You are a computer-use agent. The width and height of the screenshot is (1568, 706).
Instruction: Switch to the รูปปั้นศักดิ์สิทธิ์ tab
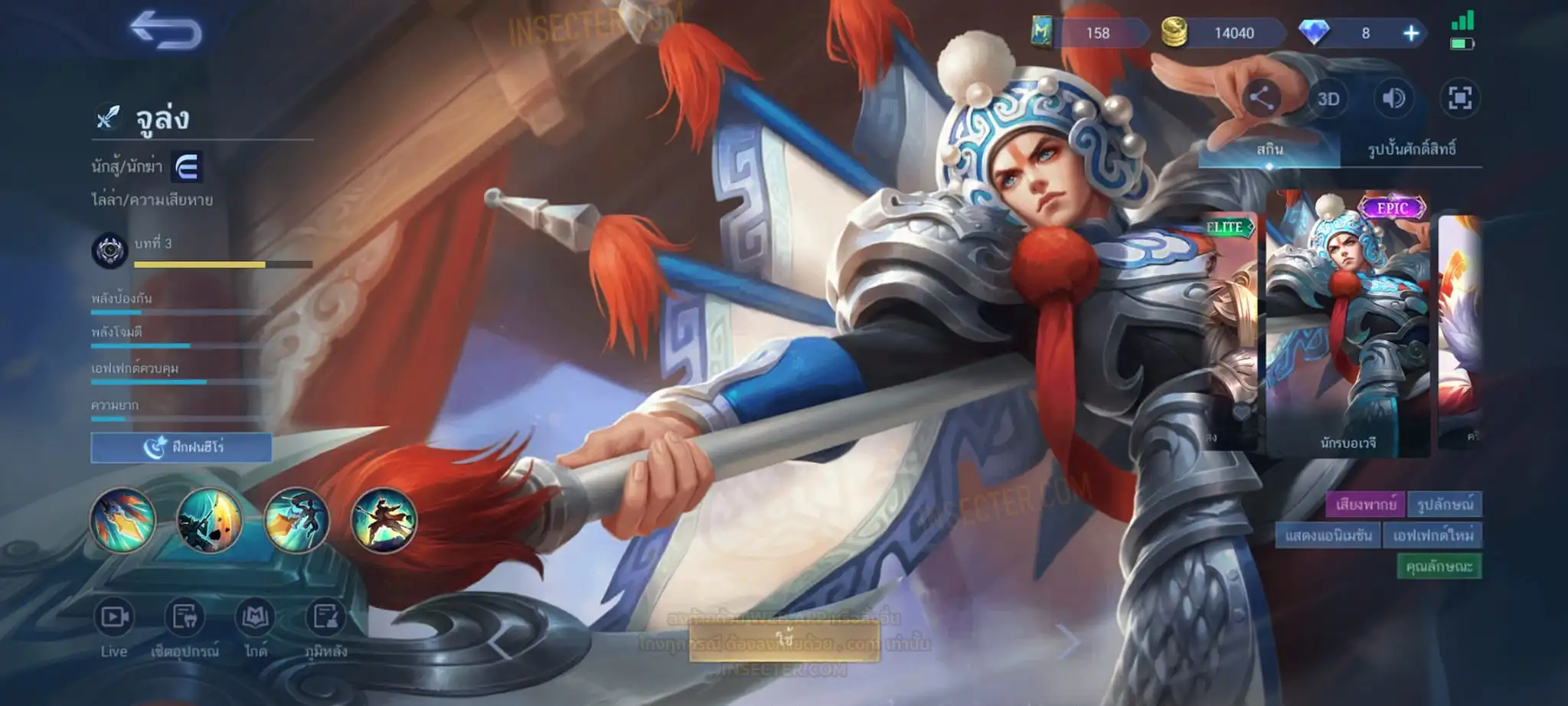(1411, 149)
